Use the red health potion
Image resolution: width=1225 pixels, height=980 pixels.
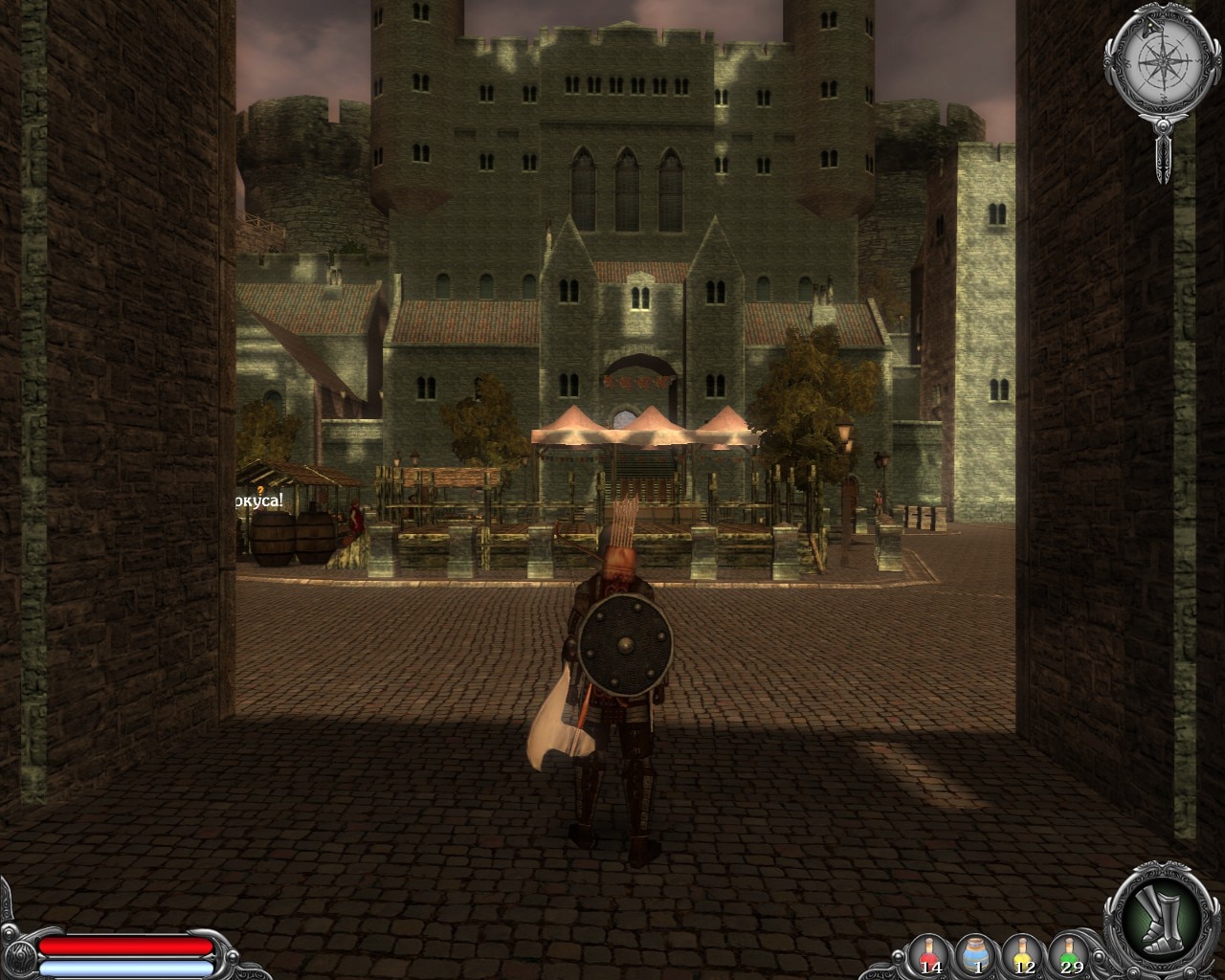coord(929,953)
